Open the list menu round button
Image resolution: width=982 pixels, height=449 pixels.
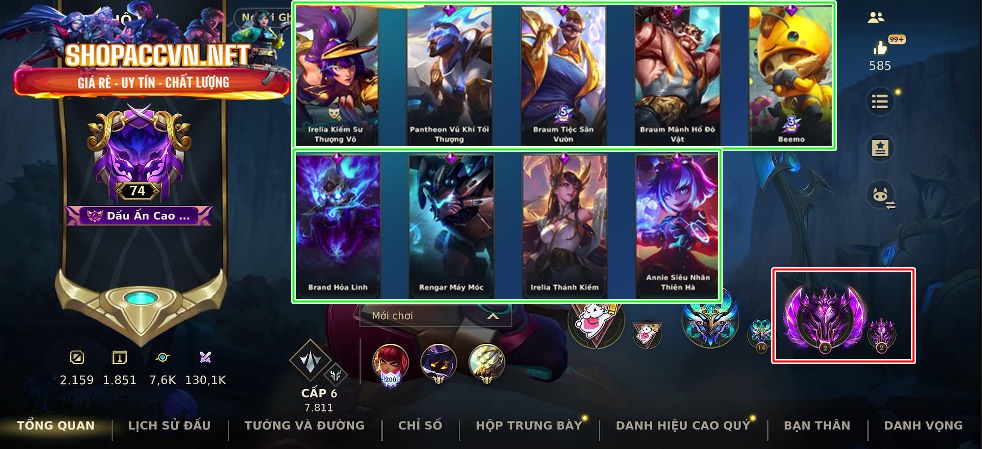coord(880,101)
